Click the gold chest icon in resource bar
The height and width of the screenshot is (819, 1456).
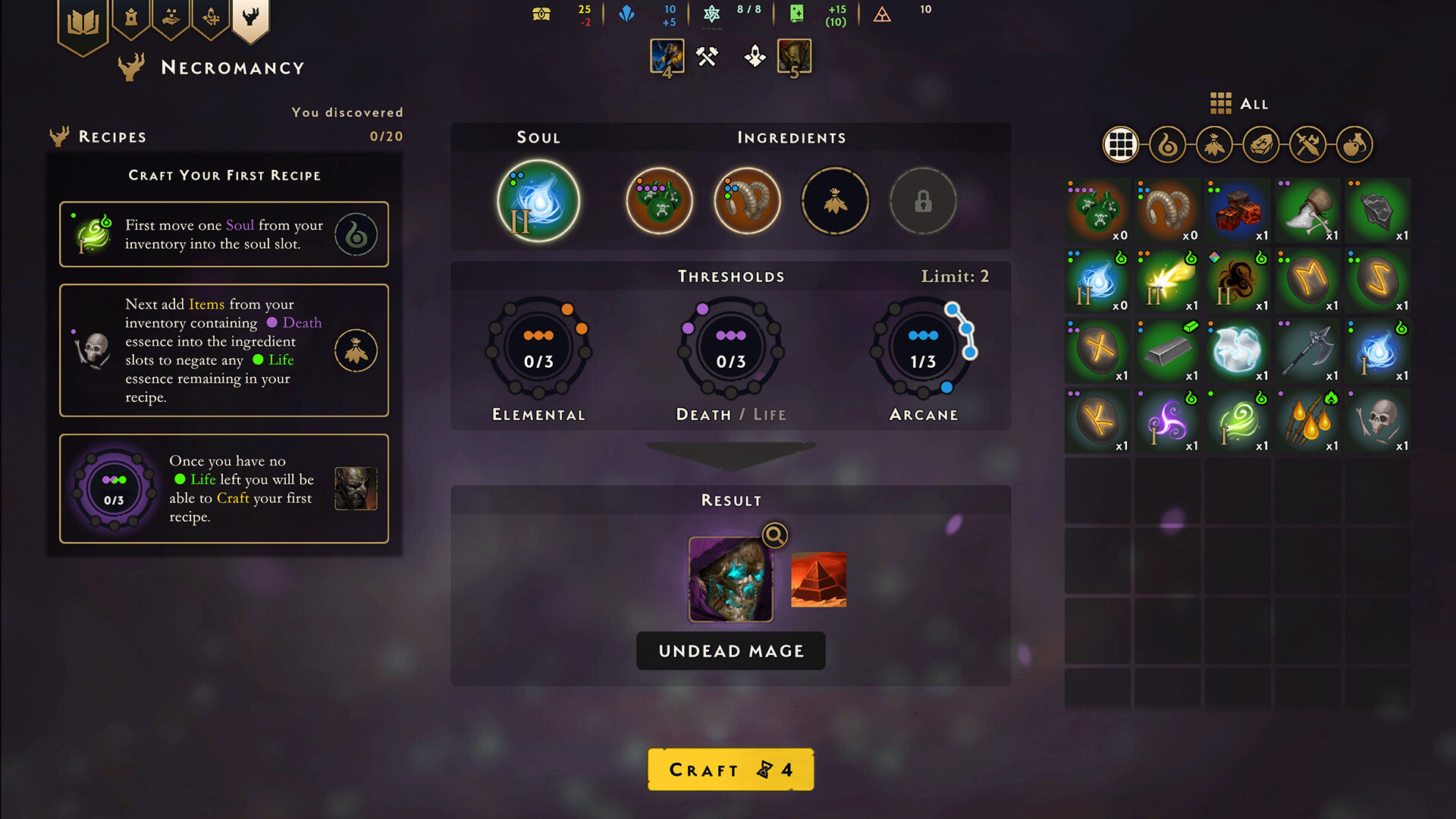point(540,14)
